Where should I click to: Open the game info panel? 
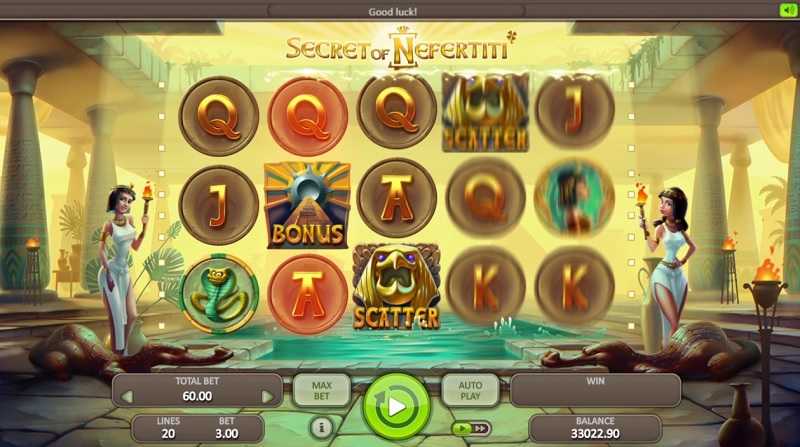pos(320,427)
